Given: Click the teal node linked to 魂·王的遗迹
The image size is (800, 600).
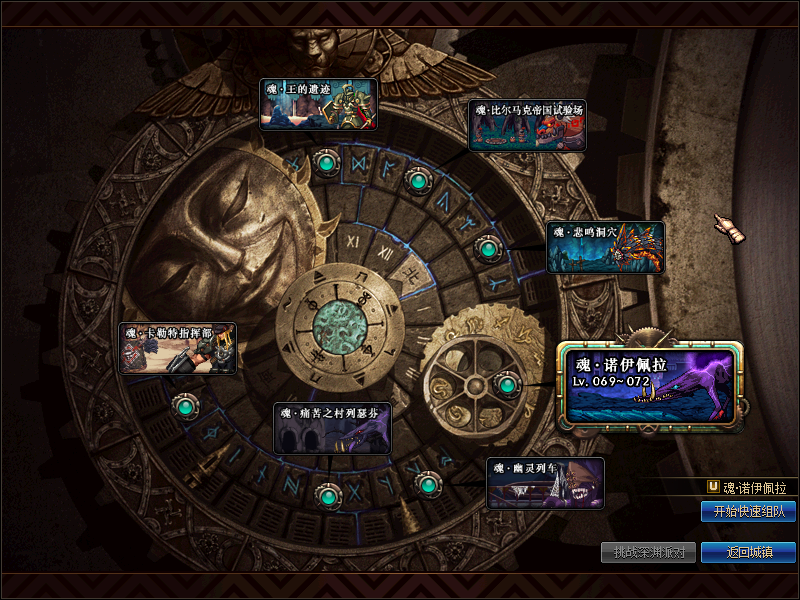Looking at the screenshot, I should pos(326,161).
